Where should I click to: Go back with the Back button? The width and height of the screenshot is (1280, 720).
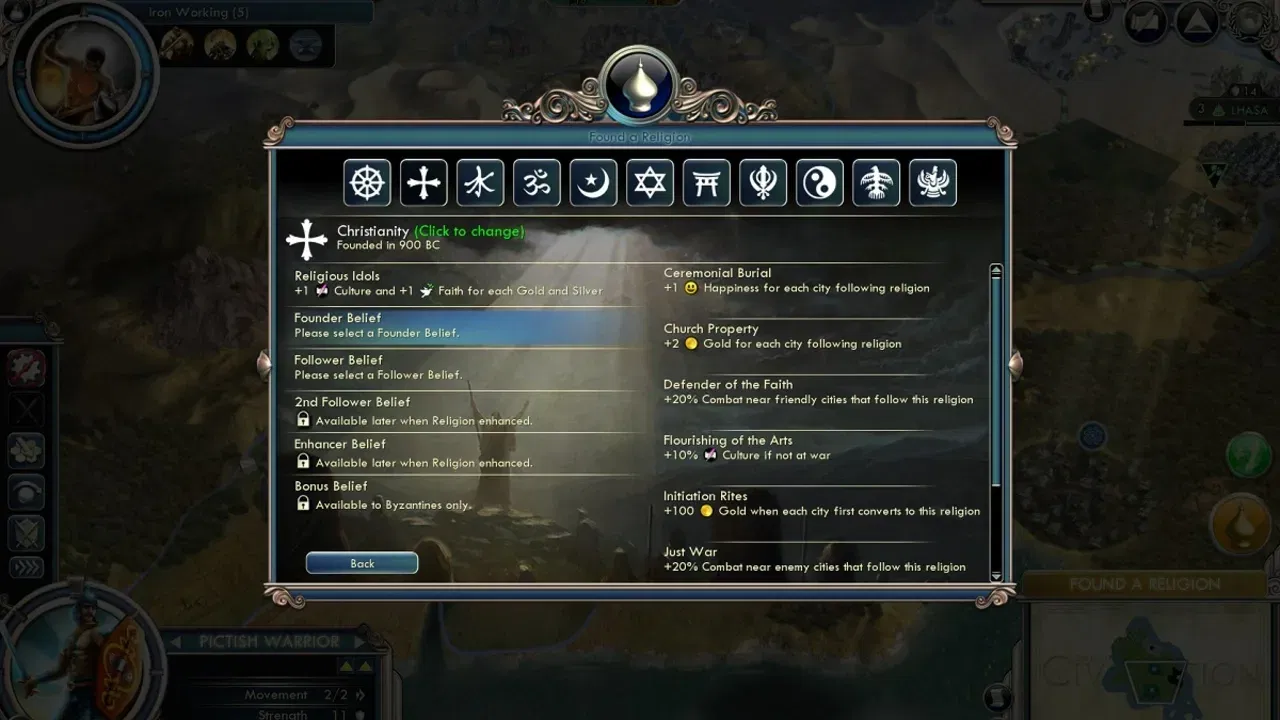click(x=362, y=563)
